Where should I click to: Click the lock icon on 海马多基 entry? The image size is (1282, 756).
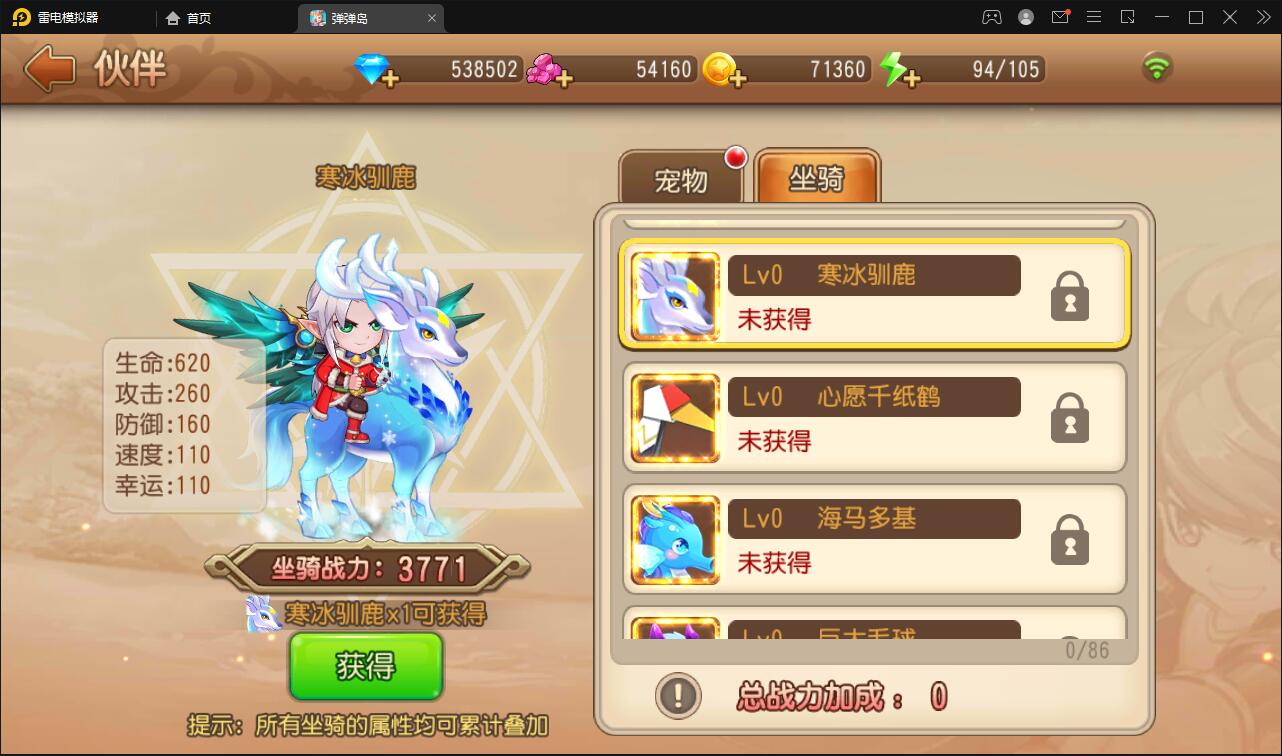click(x=1069, y=539)
